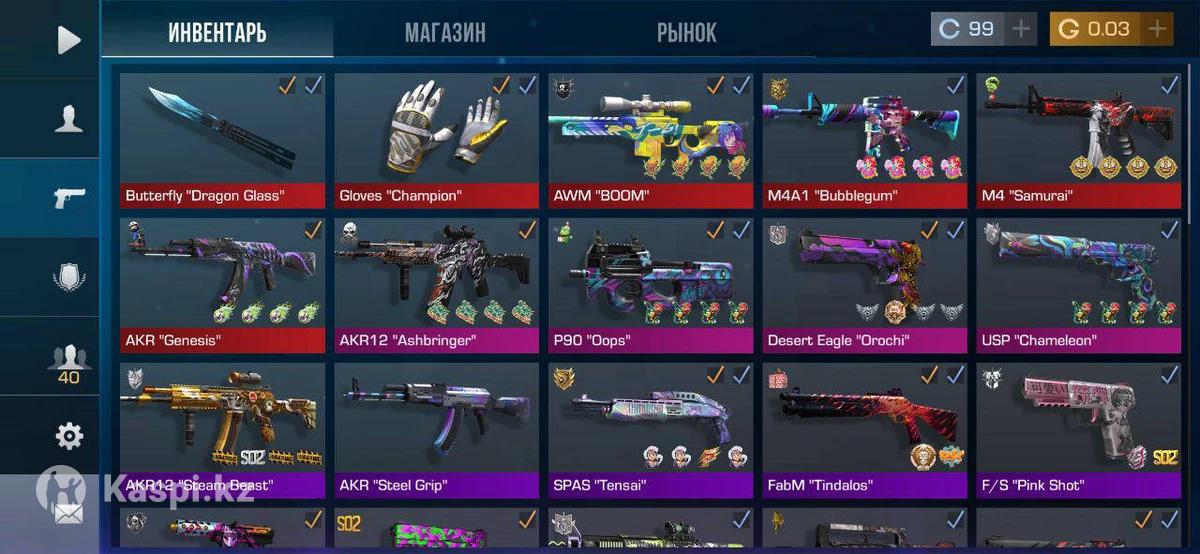Open the friends list icon
Screen dimensions: 1200x554
click(68, 360)
